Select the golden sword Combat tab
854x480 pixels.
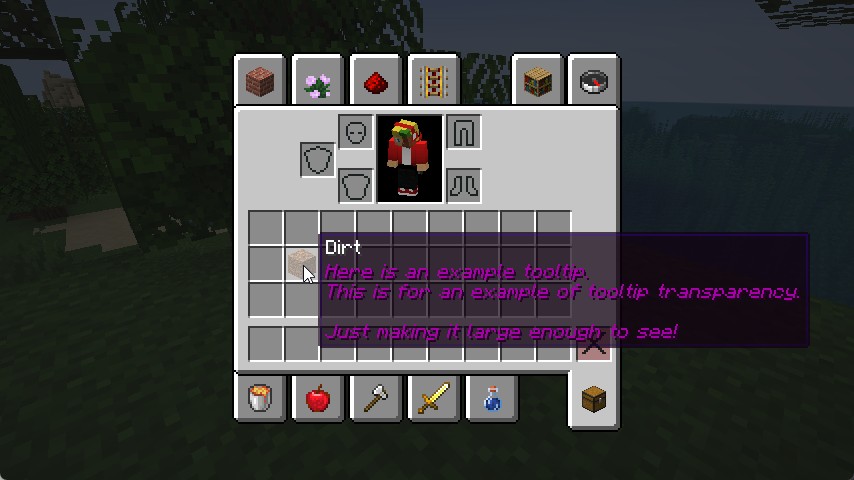click(434, 399)
